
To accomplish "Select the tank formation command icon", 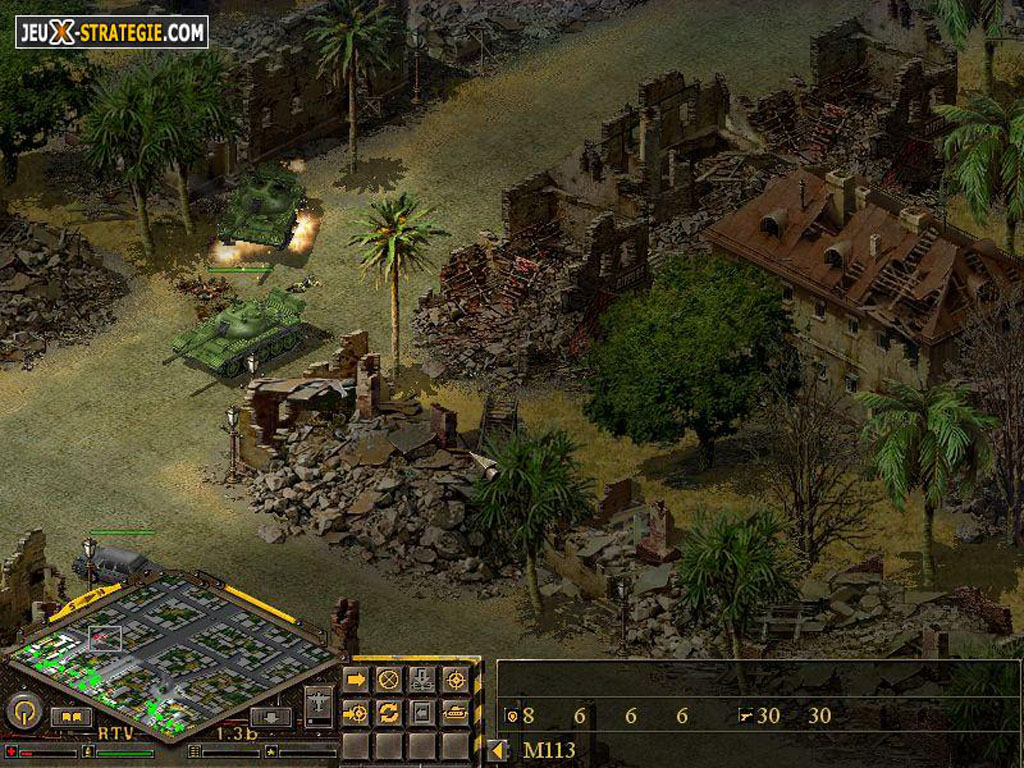I will tap(455, 713).
